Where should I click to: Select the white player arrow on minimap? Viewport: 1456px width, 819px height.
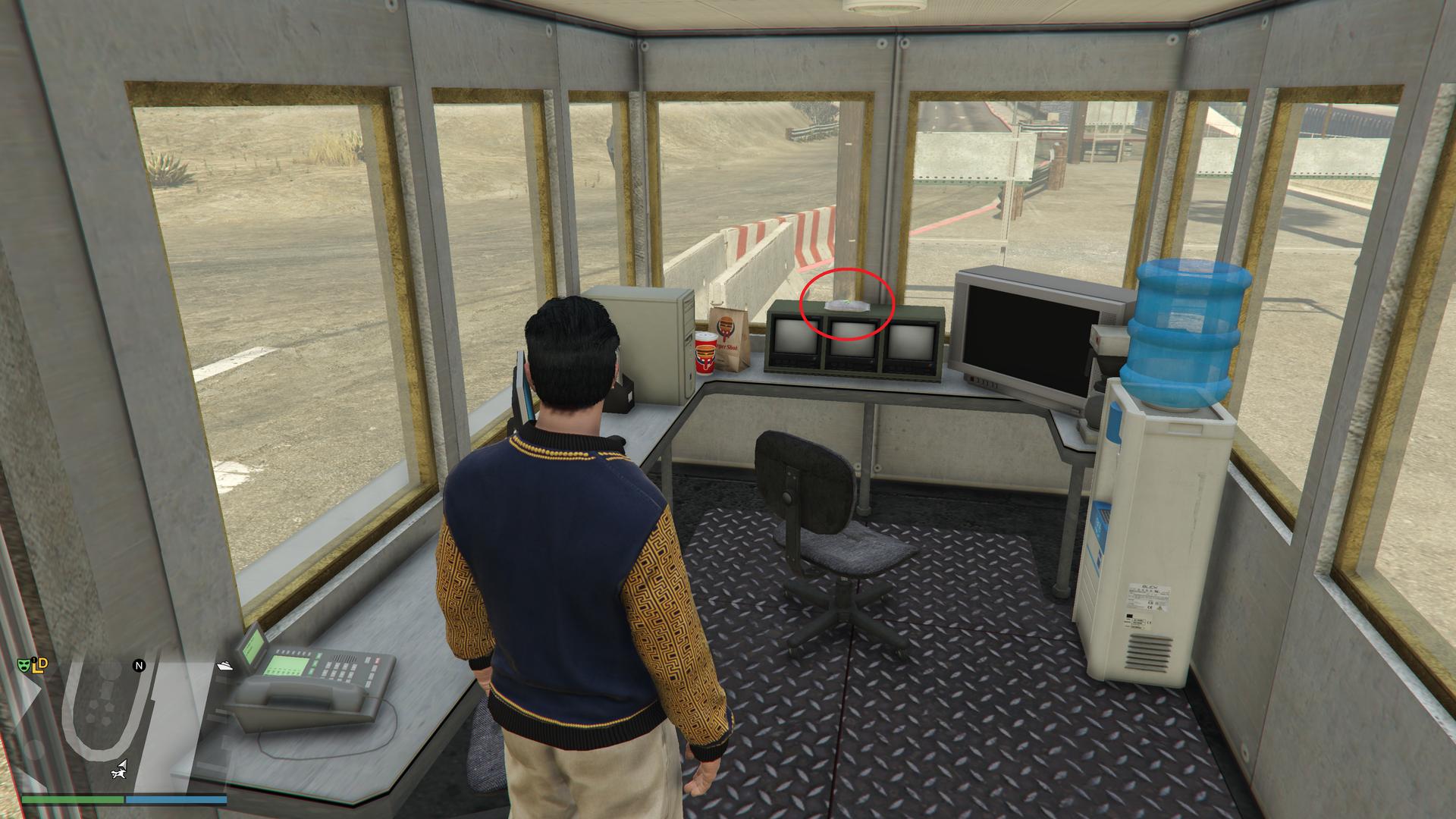click(x=123, y=764)
